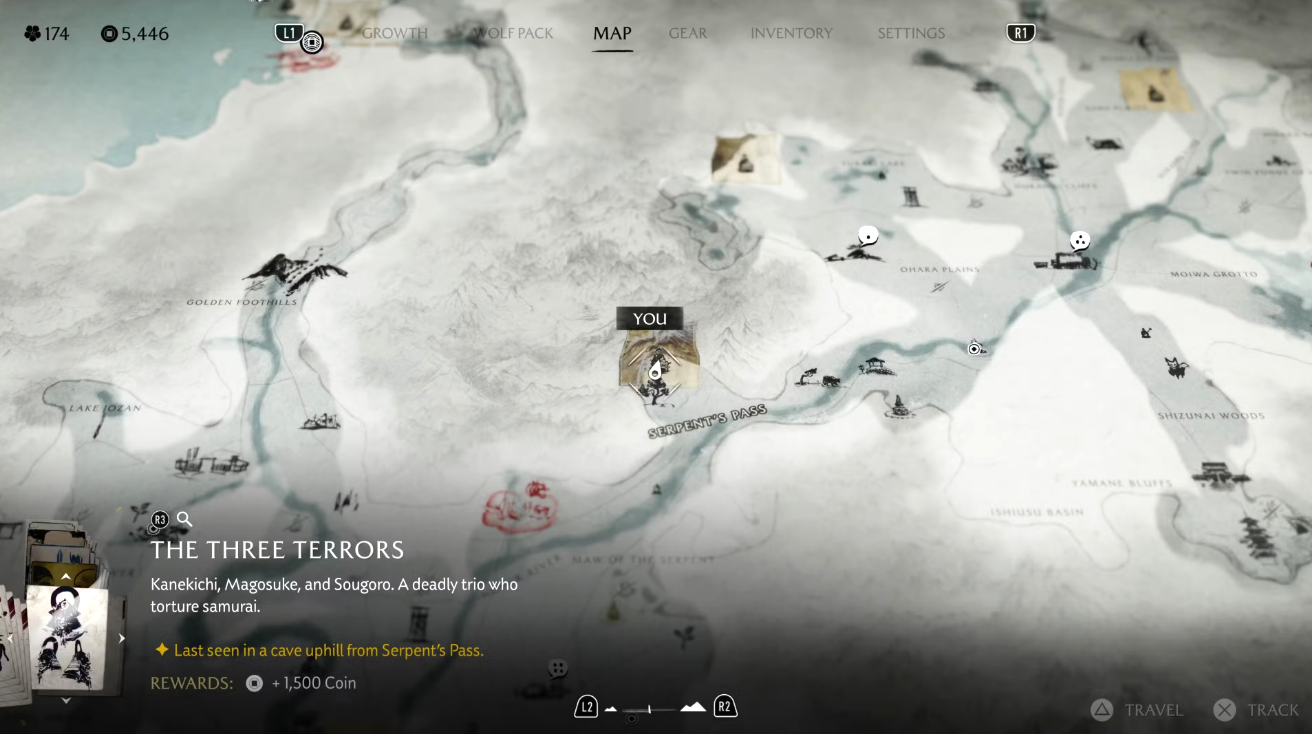Go to the Gear tab

tap(688, 33)
